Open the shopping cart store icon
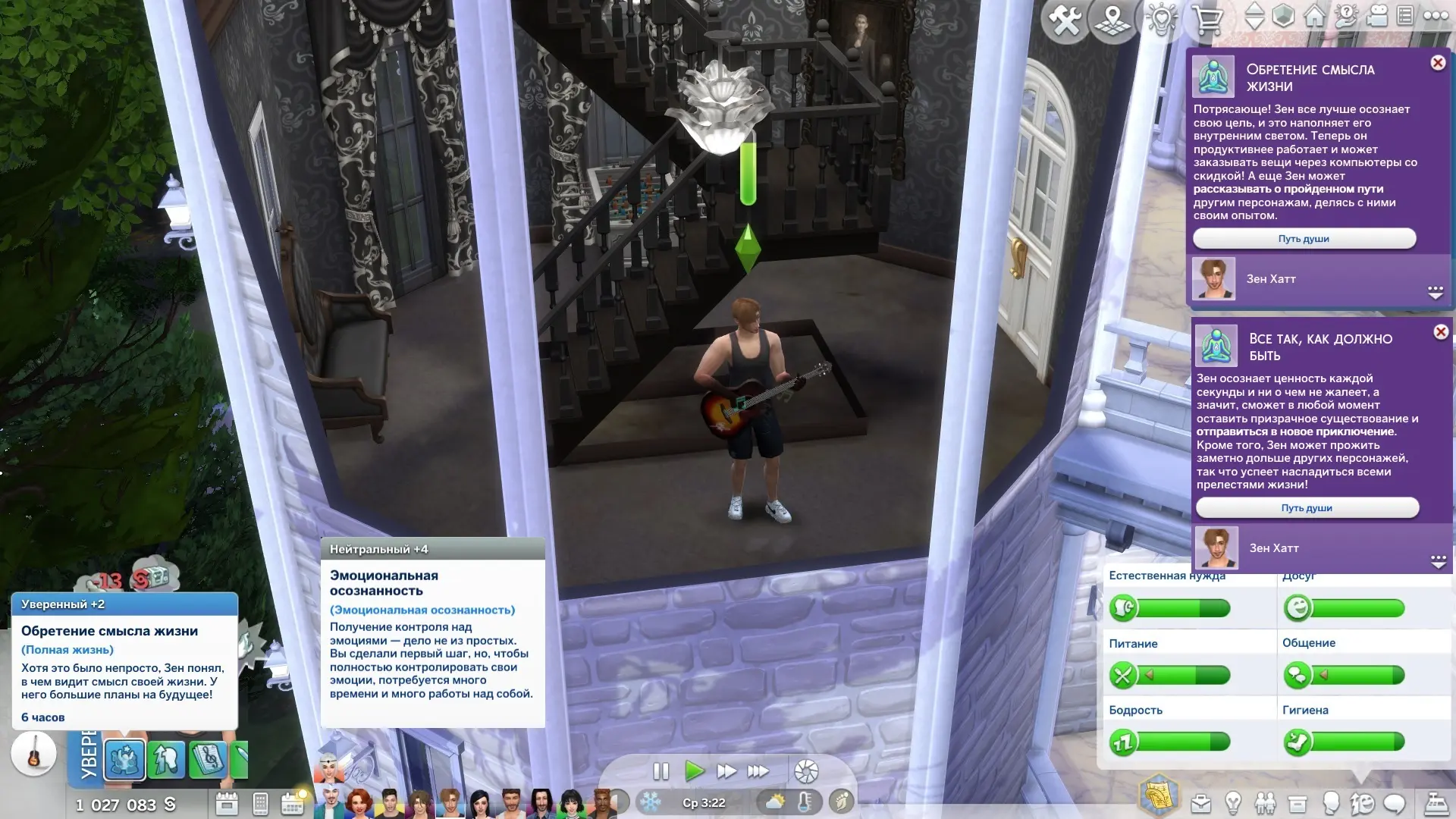The image size is (1456, 819). 1207,20
